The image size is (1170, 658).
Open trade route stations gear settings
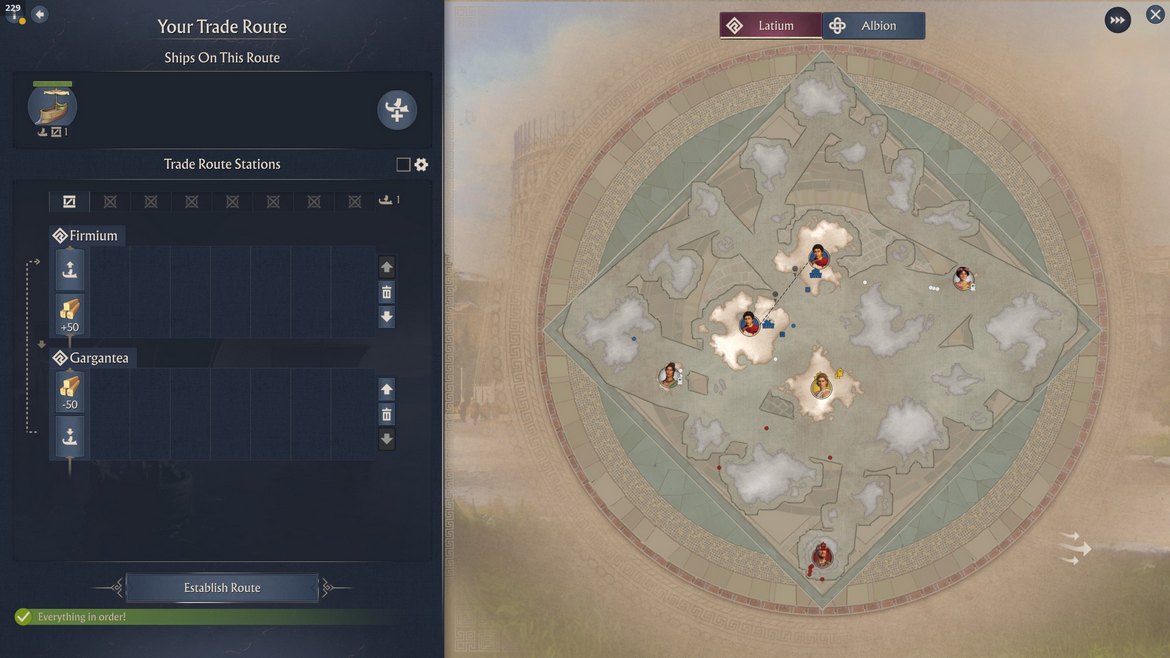[x=421, y=165]
